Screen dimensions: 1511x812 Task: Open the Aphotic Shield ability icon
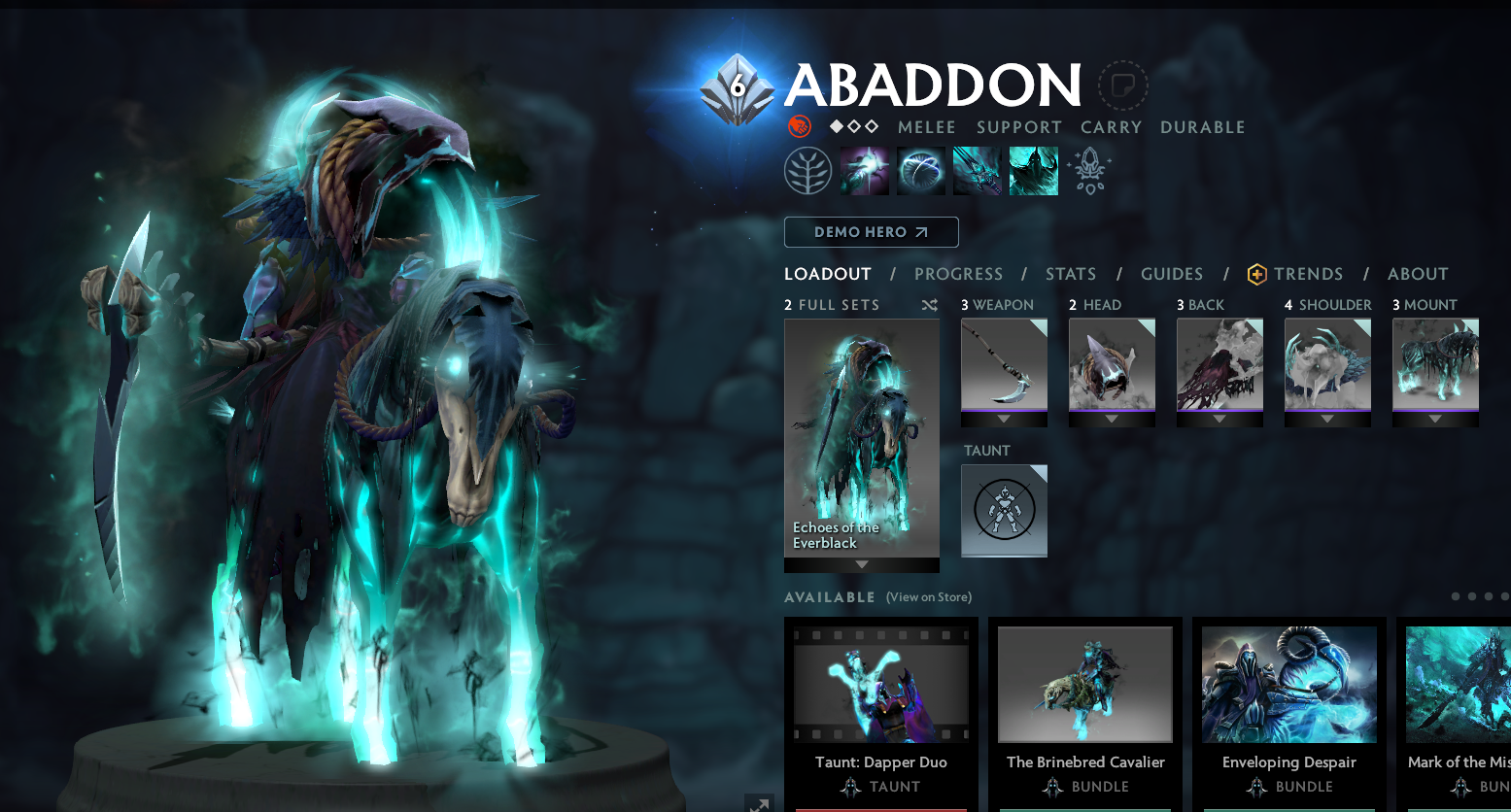tap(921, 169)
